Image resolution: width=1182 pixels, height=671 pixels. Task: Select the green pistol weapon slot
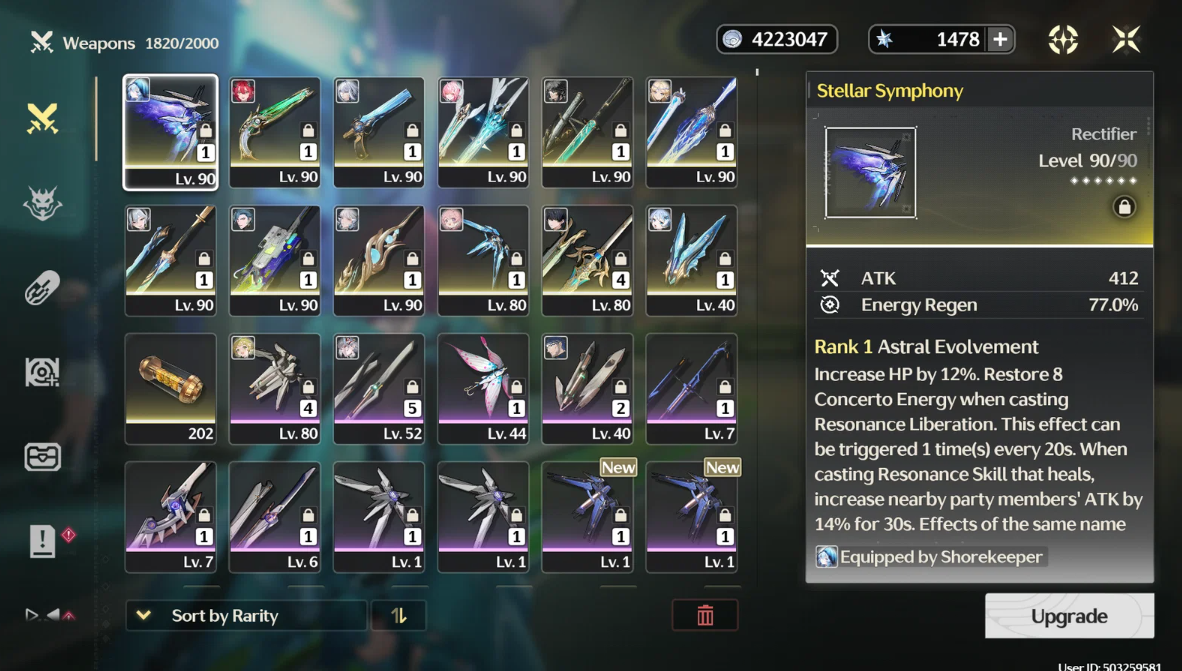coord(275,132)
